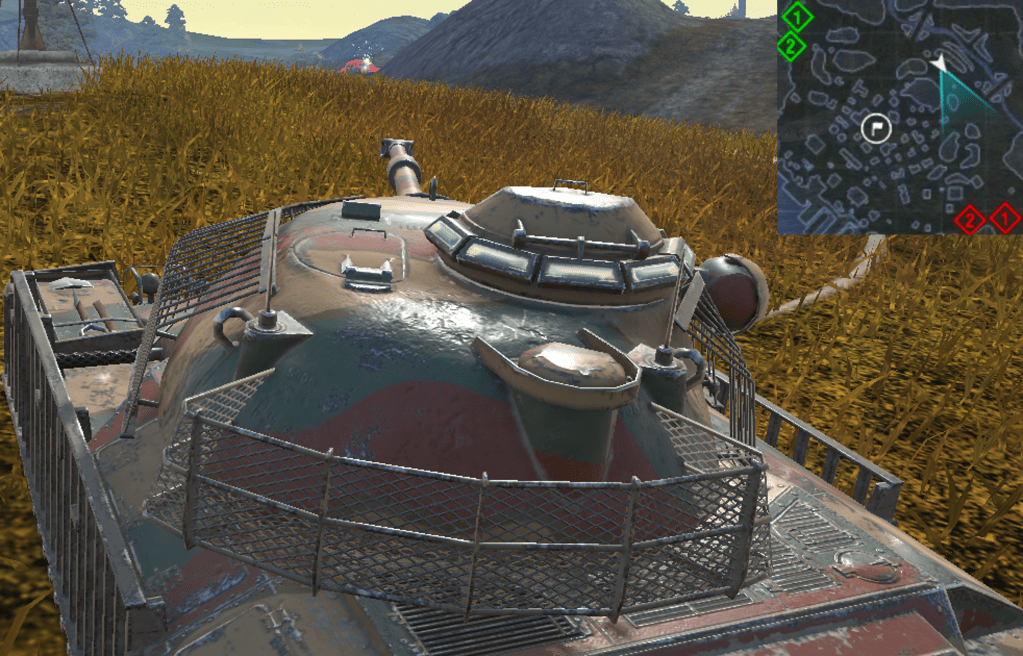
Task: Click the red diamond enemy spawn marker 2
Action: [969, 218]
